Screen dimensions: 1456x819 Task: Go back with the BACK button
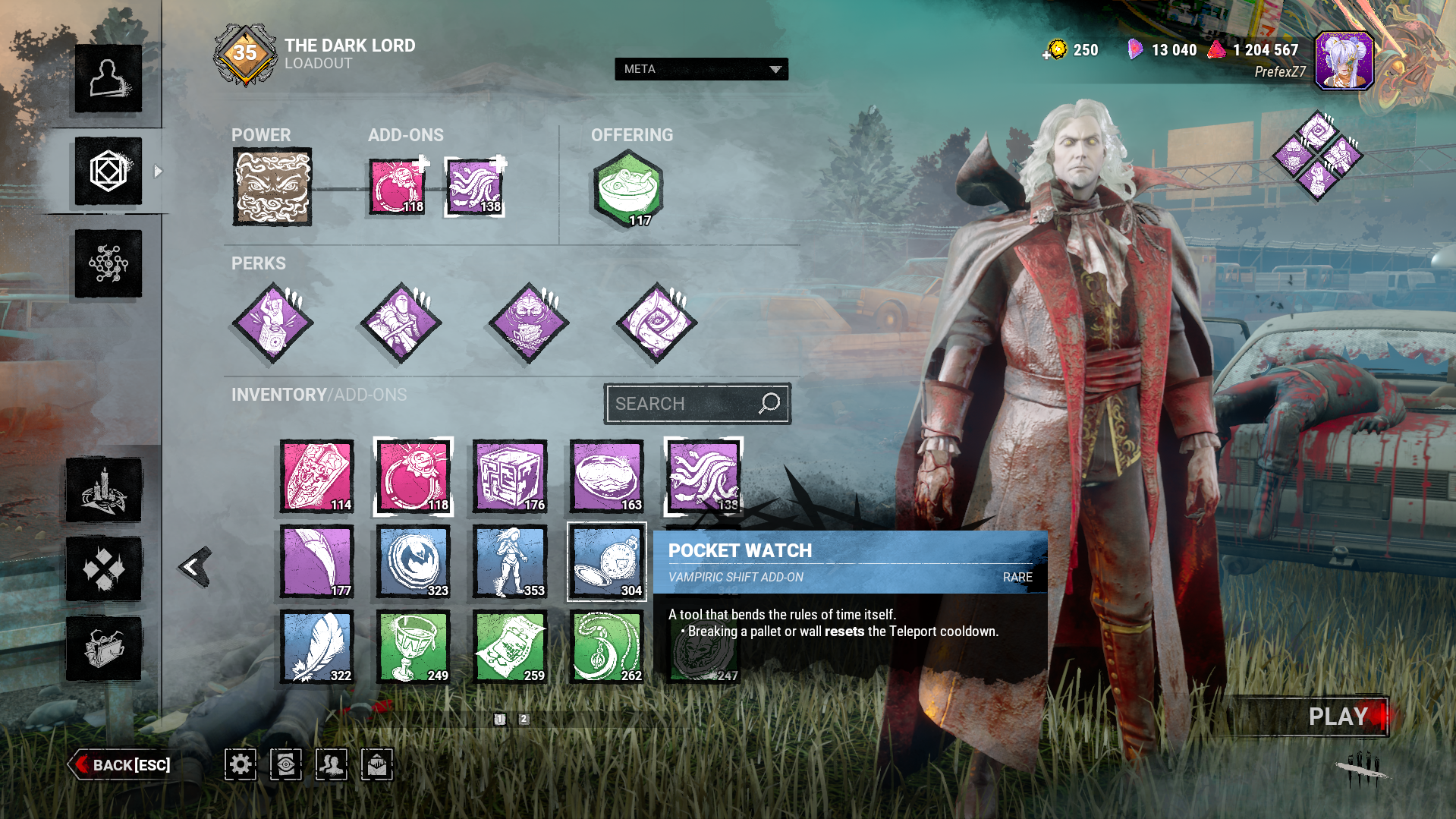pos(121,764)
